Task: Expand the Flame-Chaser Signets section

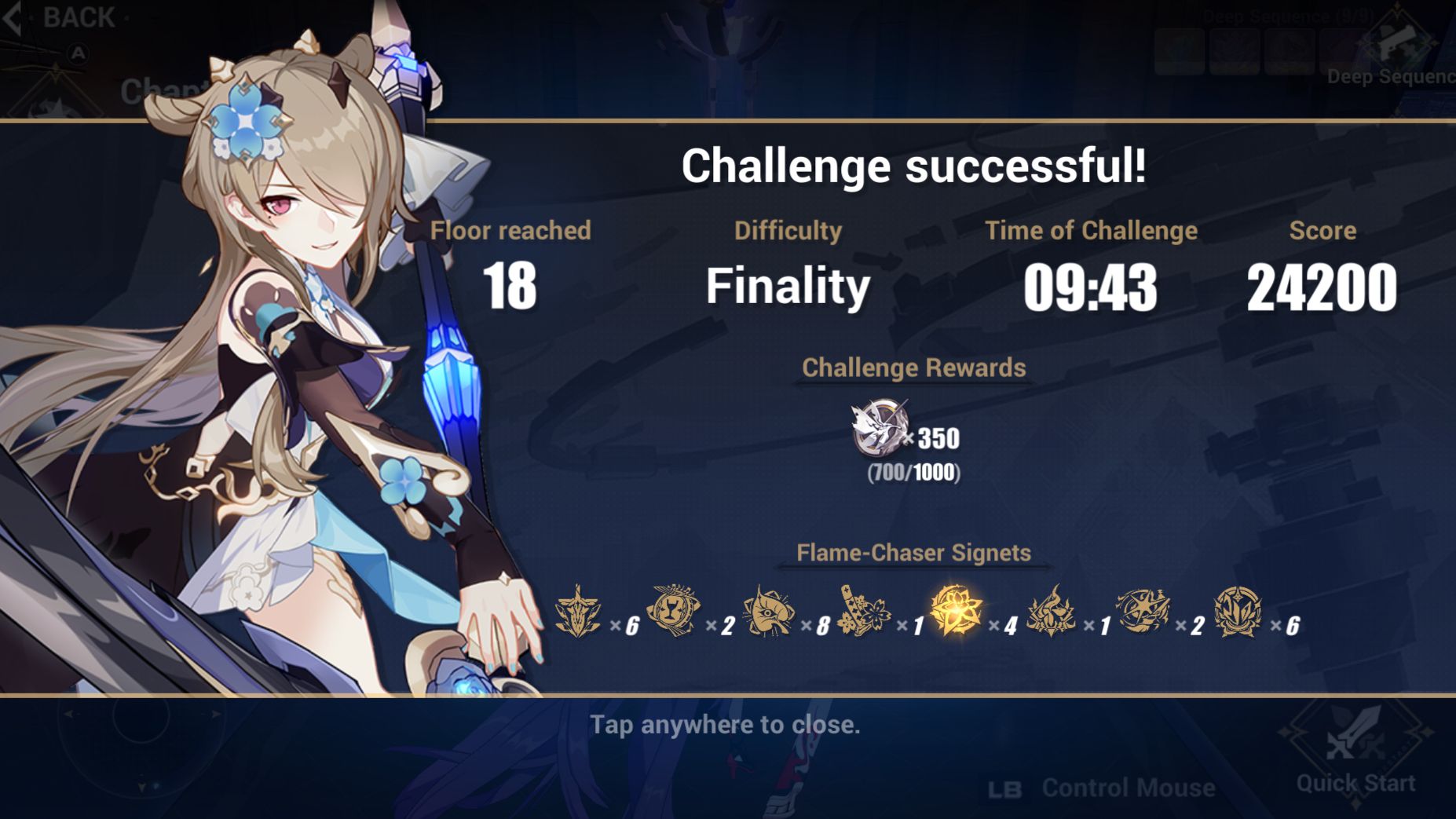Action: point(913,553)
